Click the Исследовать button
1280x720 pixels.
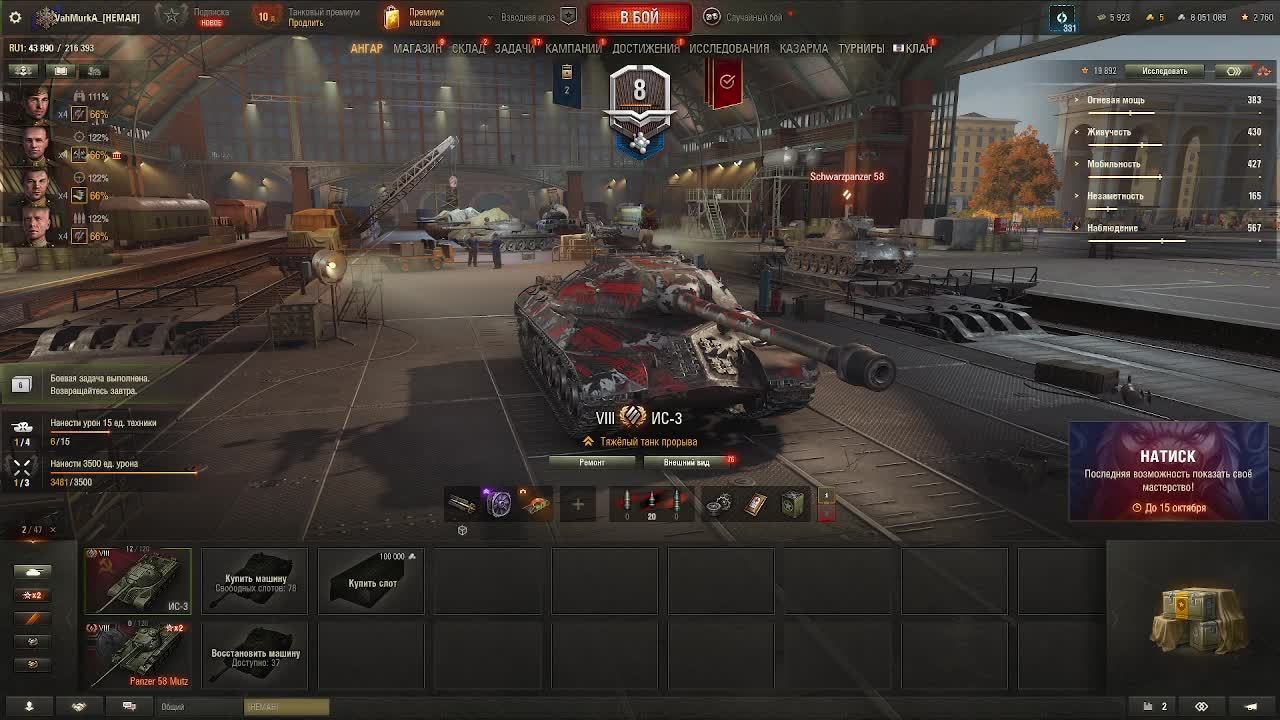click(x=1165, y=71)
